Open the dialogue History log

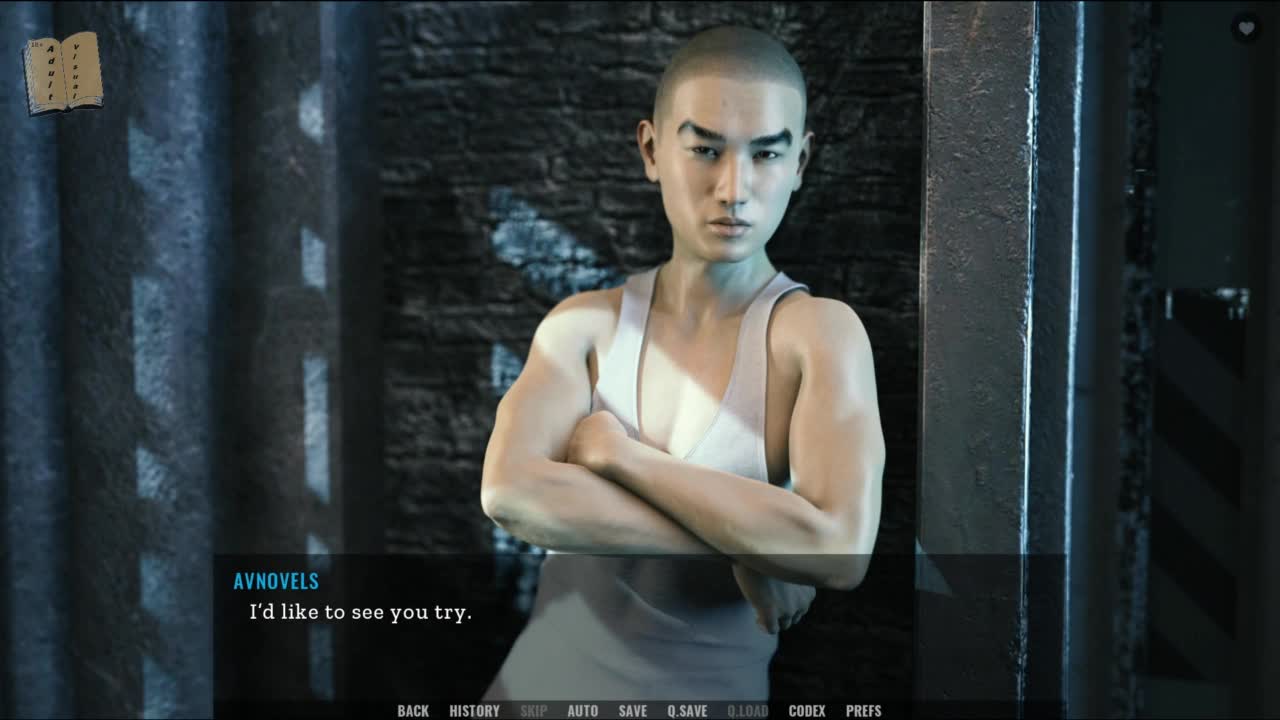(474, 711)
